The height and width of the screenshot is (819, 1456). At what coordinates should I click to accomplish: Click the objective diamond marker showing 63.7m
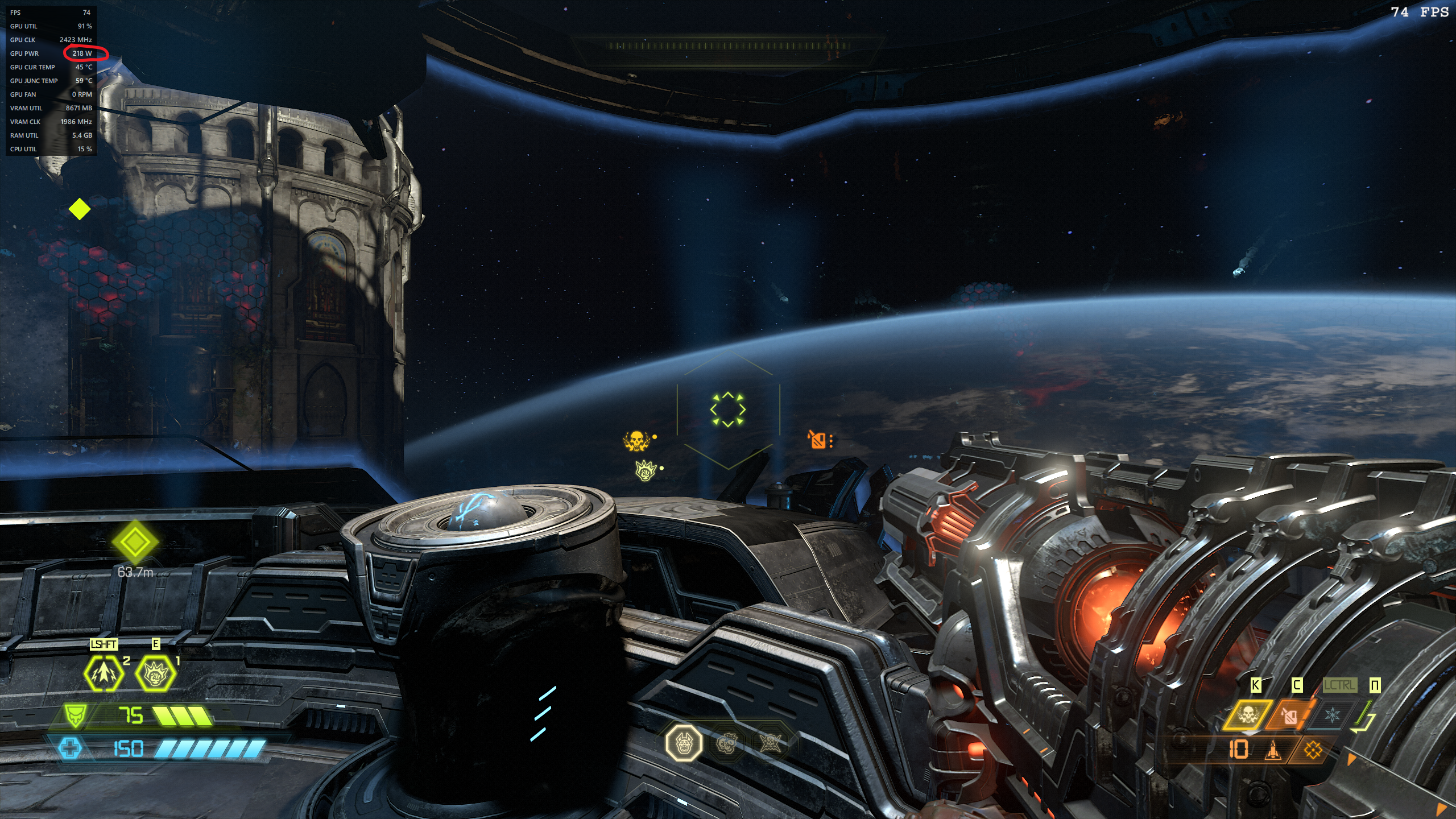[x=135, y=542]
